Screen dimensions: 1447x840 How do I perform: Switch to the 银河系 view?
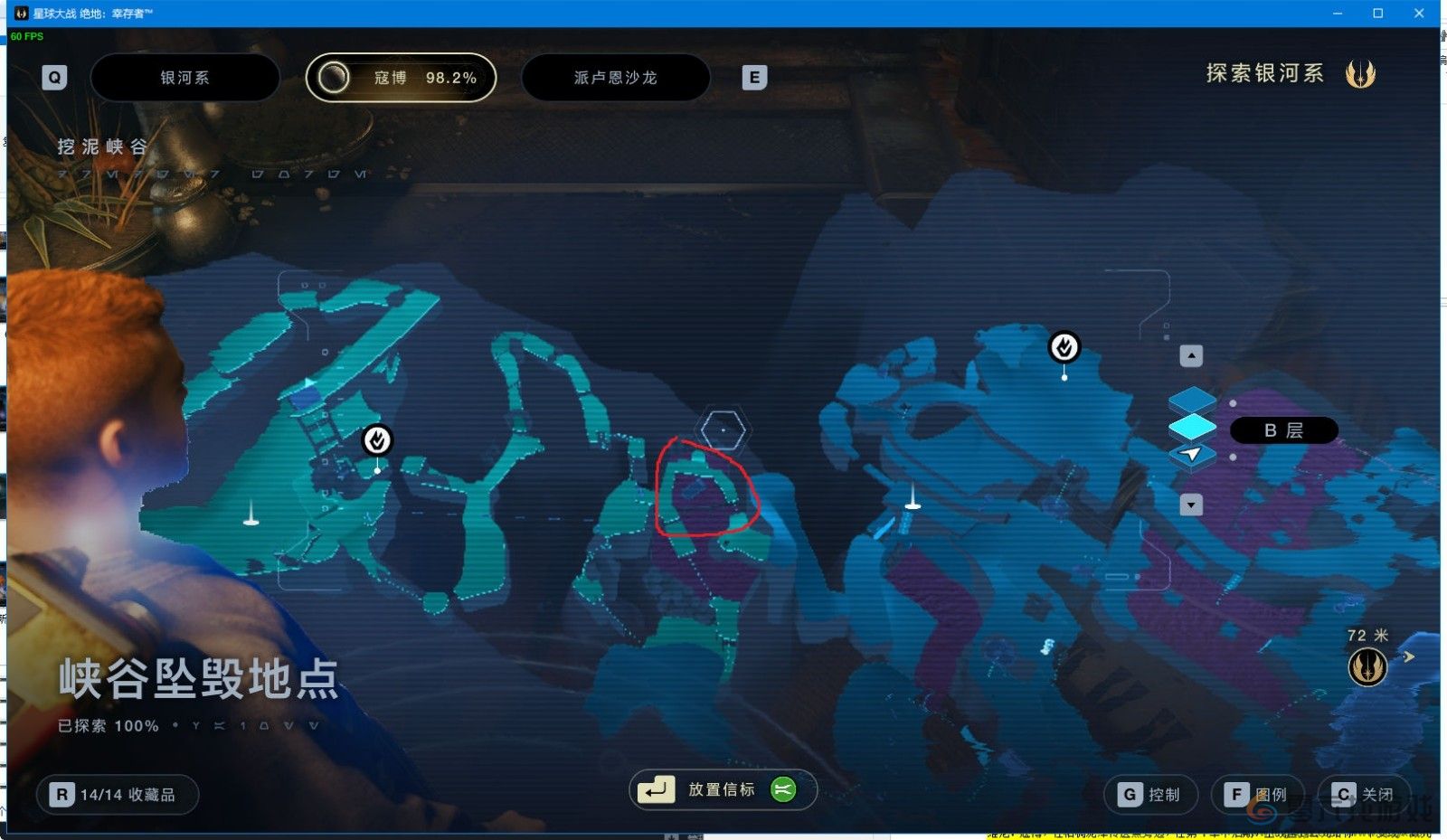click(x=185, y=77)
